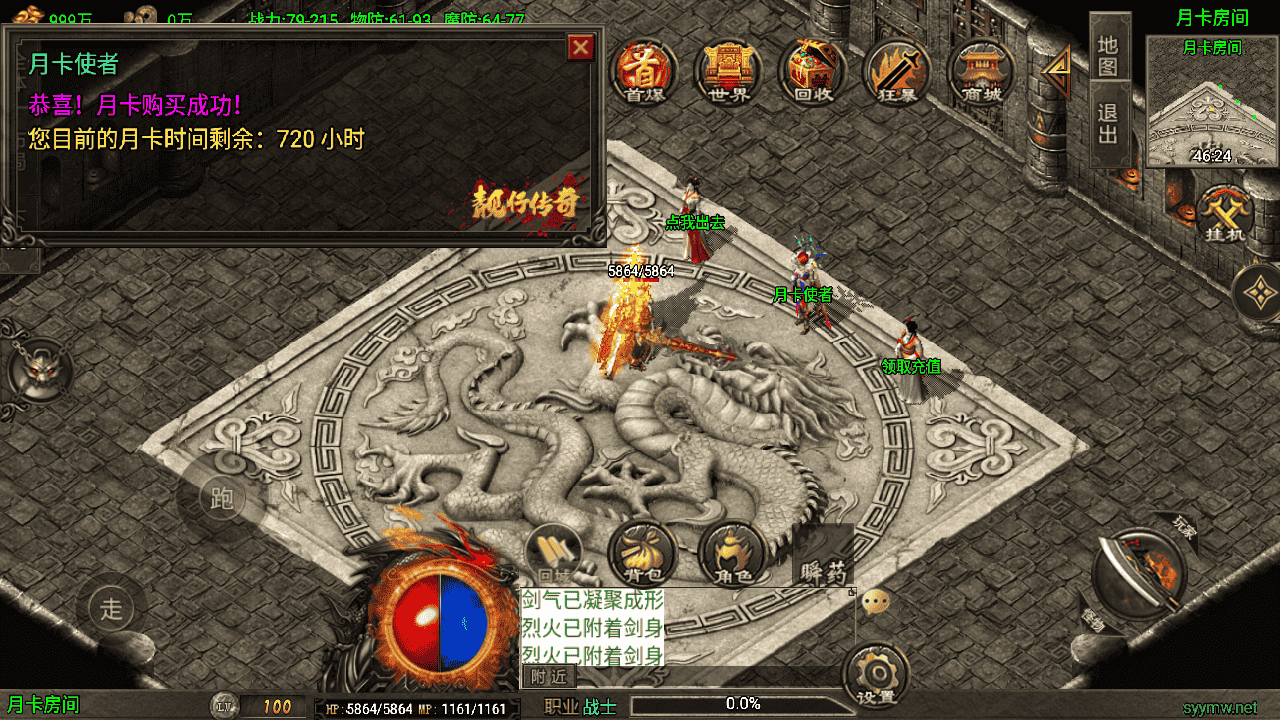Open the 设置 settings gear
The width and height of the screenshot is (1280, 720).
coord(875,675)
